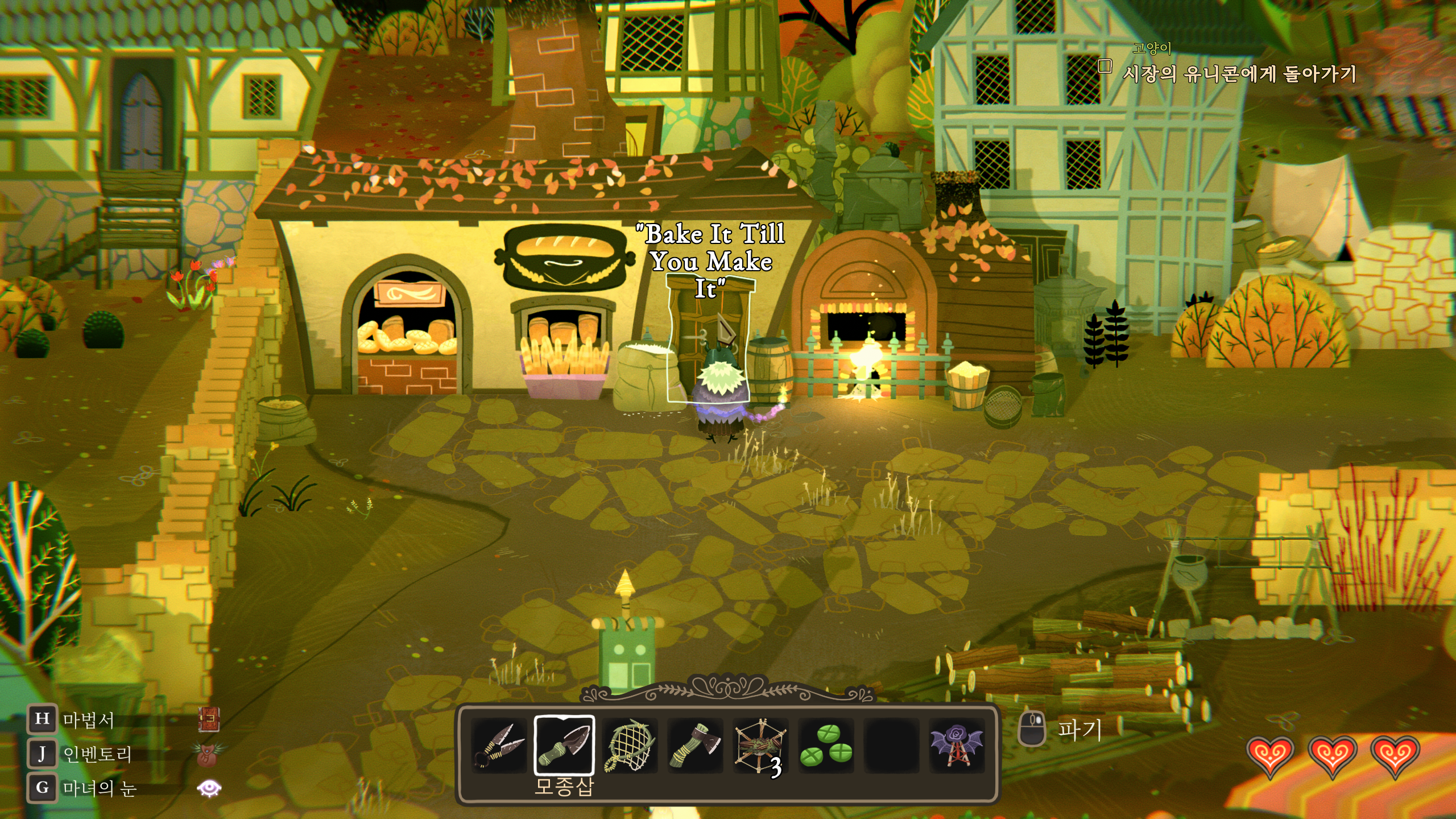Select the shears hotbar slot

coord(499,746)
